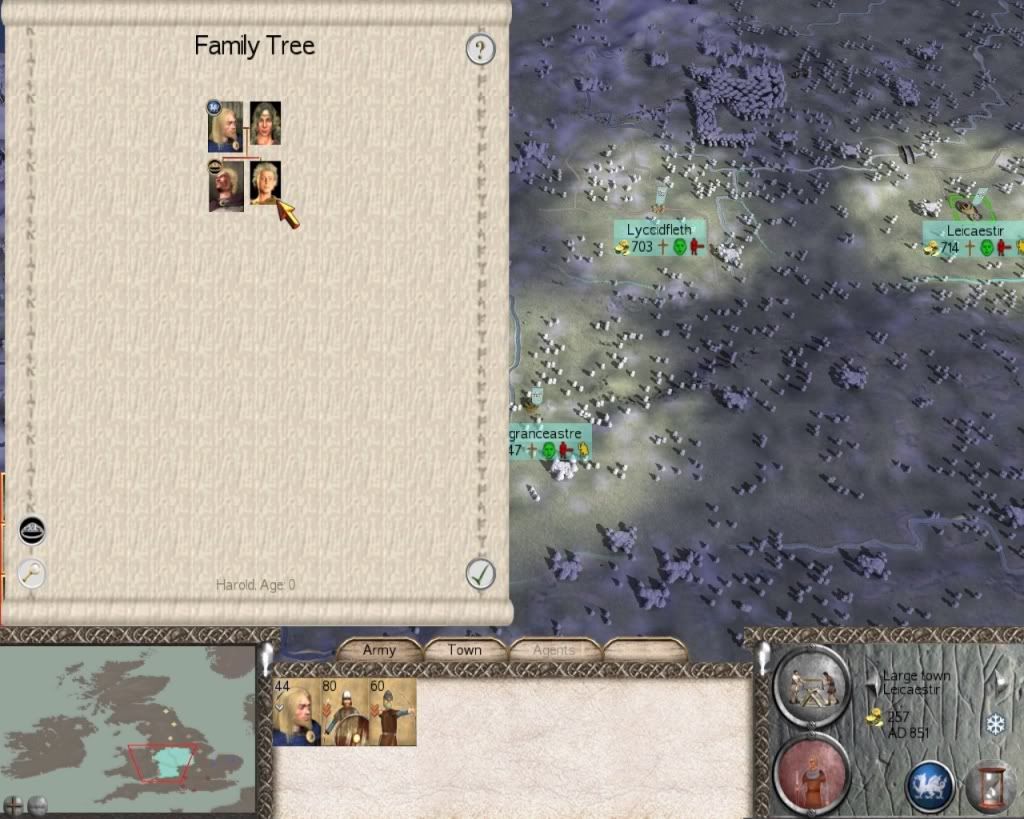1024x819 pixels.
Task: Select the faction leader portrait in the tree
Action: (x=225, y=127)
